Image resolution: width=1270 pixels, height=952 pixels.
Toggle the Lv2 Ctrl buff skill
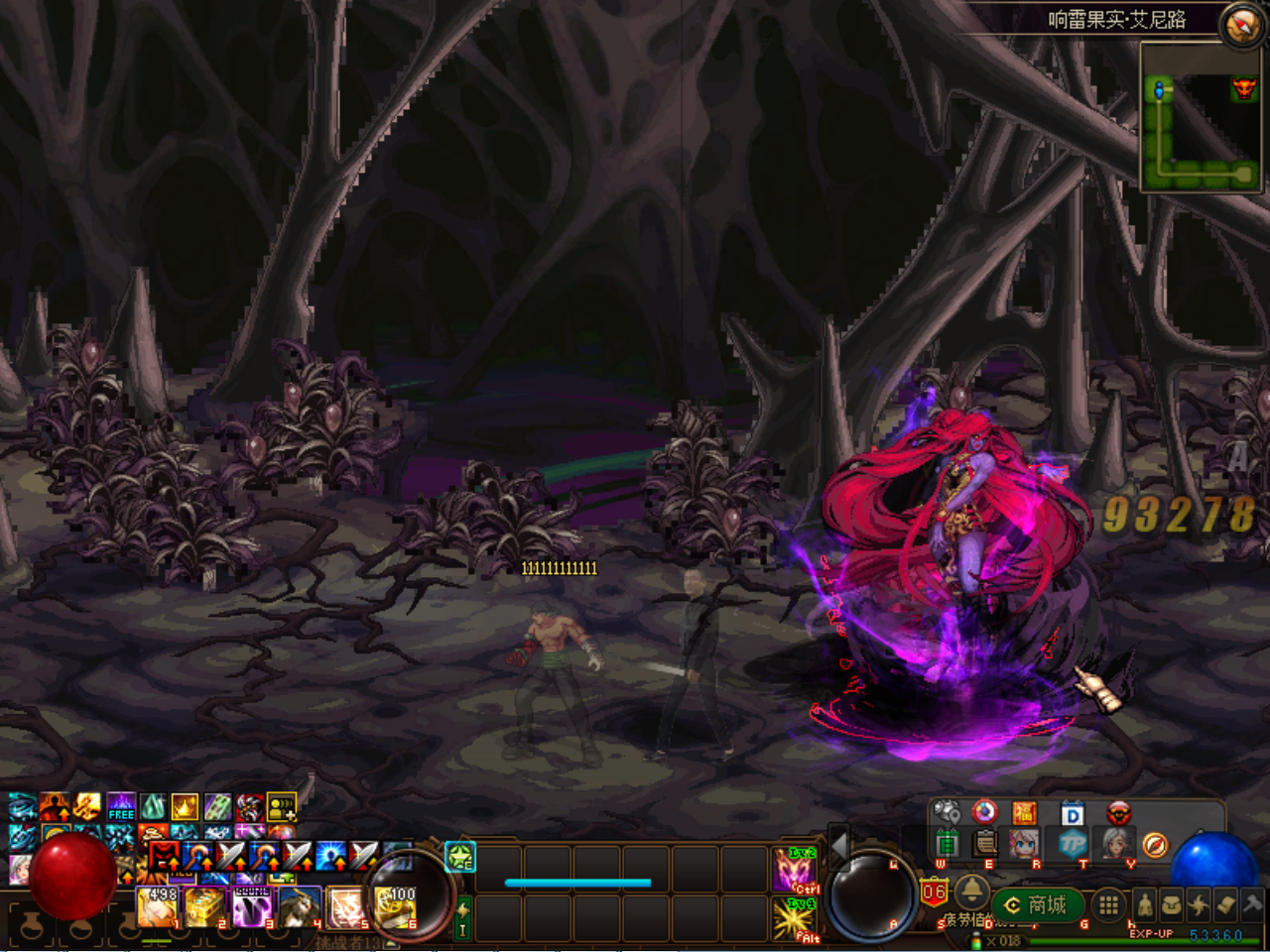tap(797, 870)
